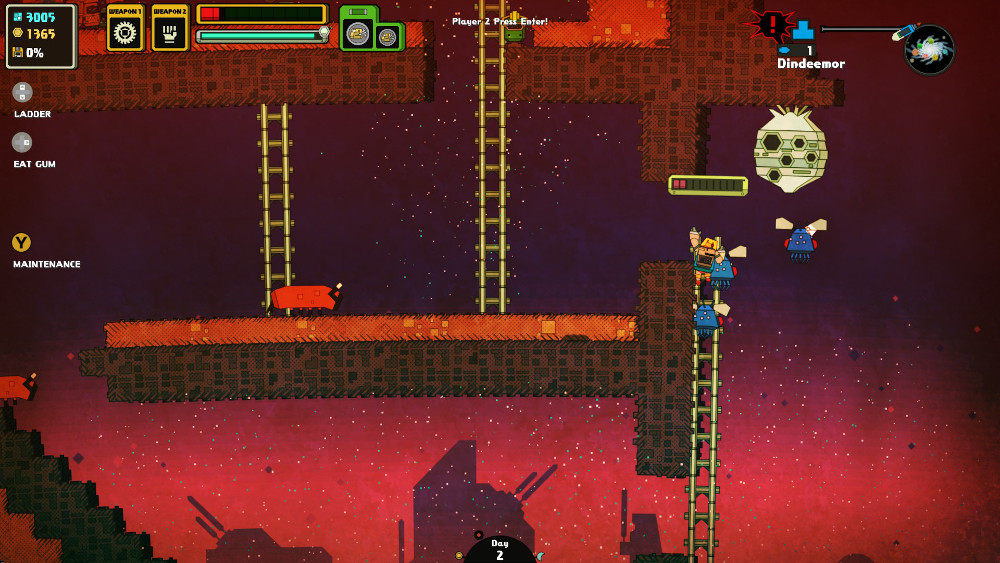The image size is (1000, 563).
Task: Click the blue ship base icon
Action: [803, 29]
